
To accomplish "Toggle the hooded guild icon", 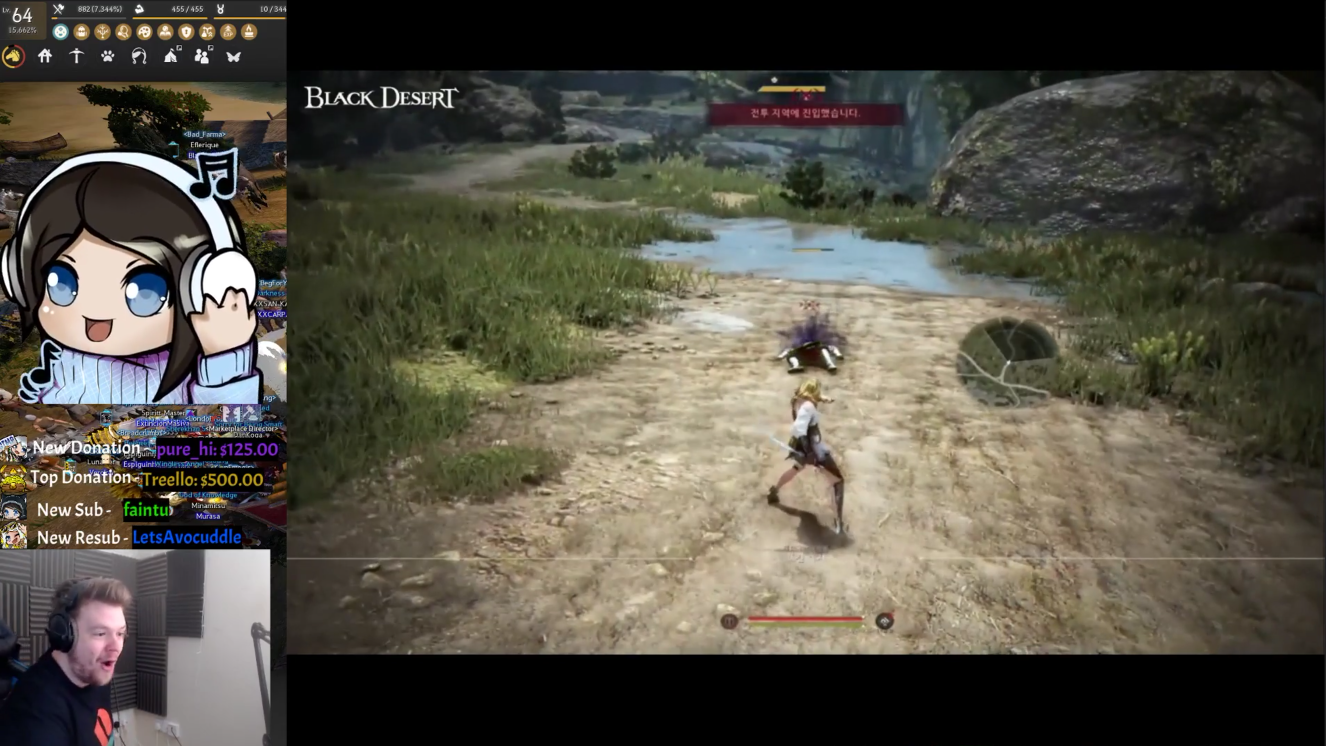I will [140, 56].
